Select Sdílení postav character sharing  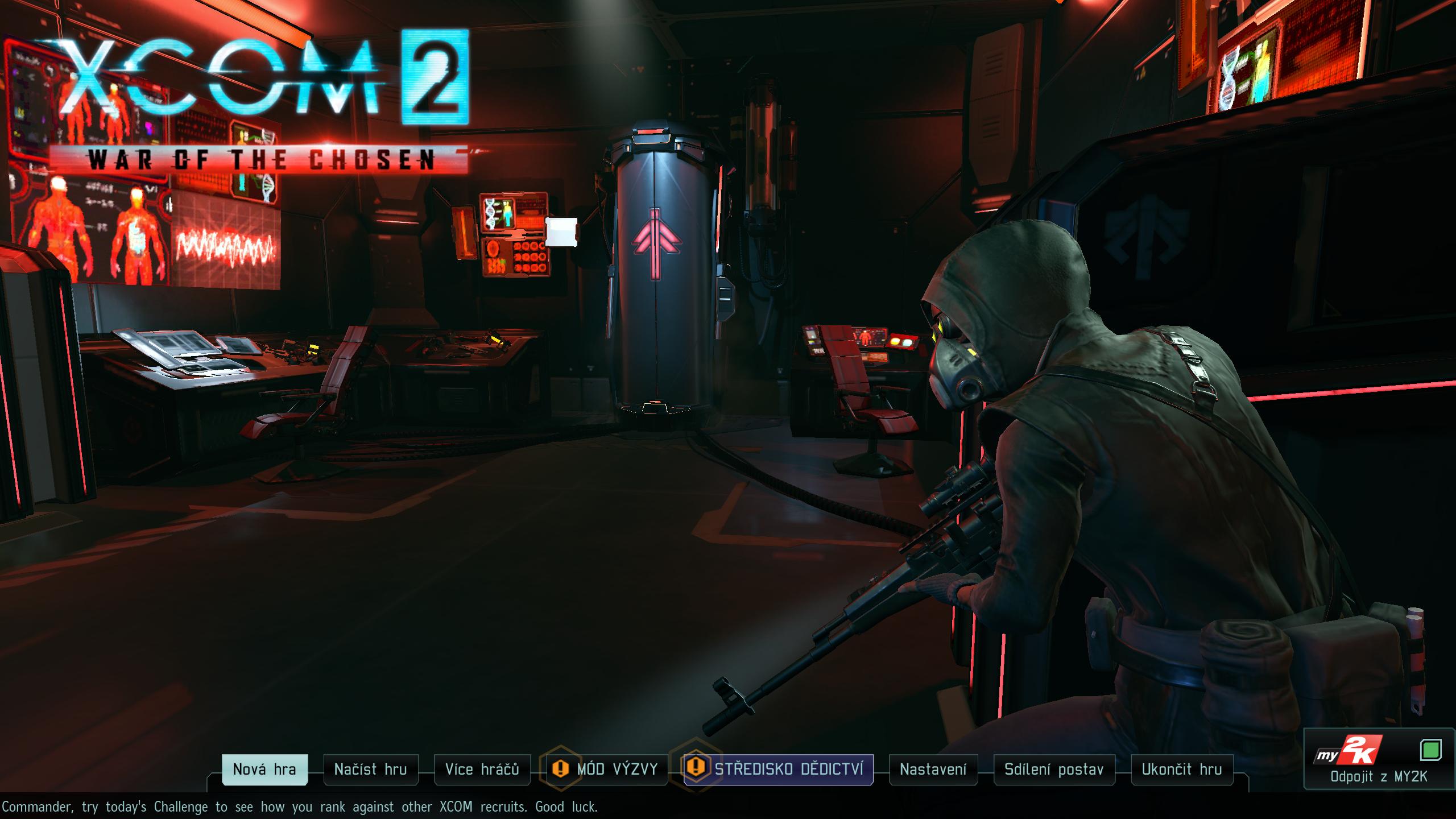tap(1054, 770)
